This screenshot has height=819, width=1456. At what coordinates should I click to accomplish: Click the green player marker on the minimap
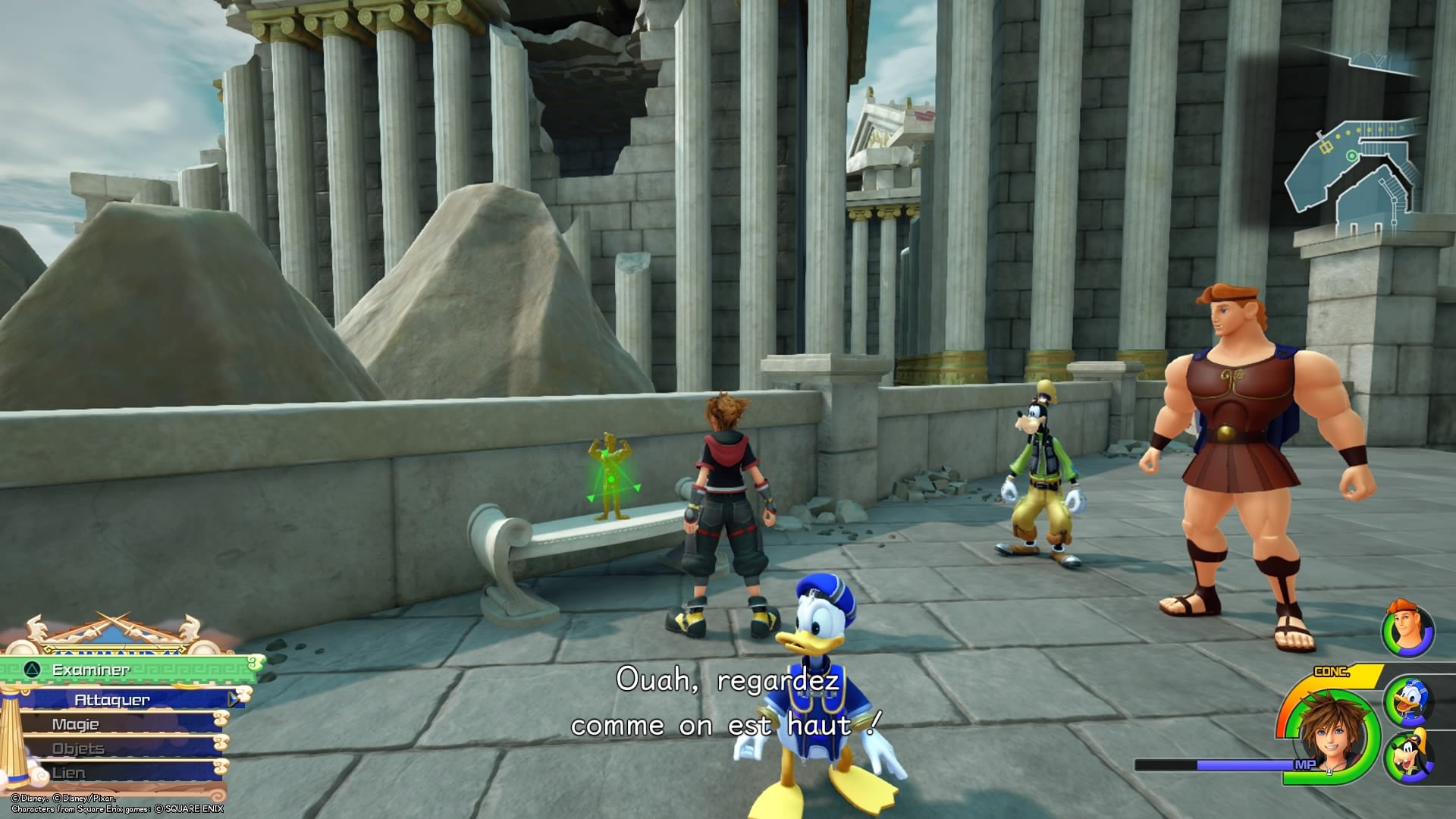coord(1351,155)
